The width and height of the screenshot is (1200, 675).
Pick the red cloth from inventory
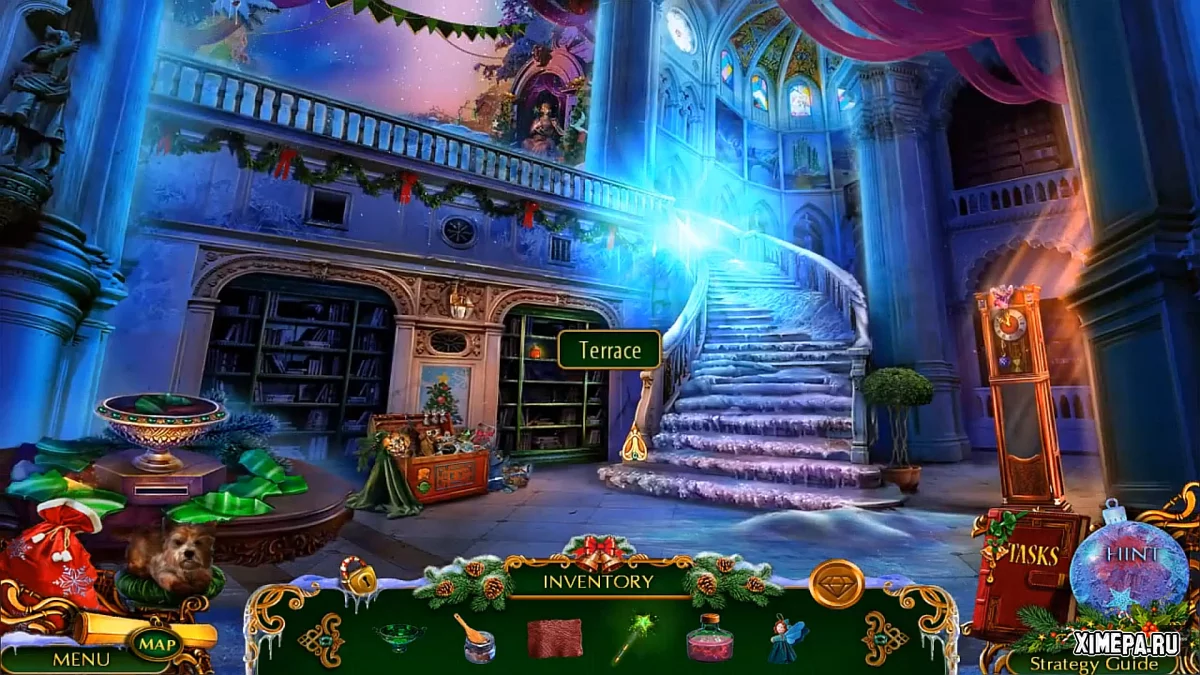tap(554, 638)
